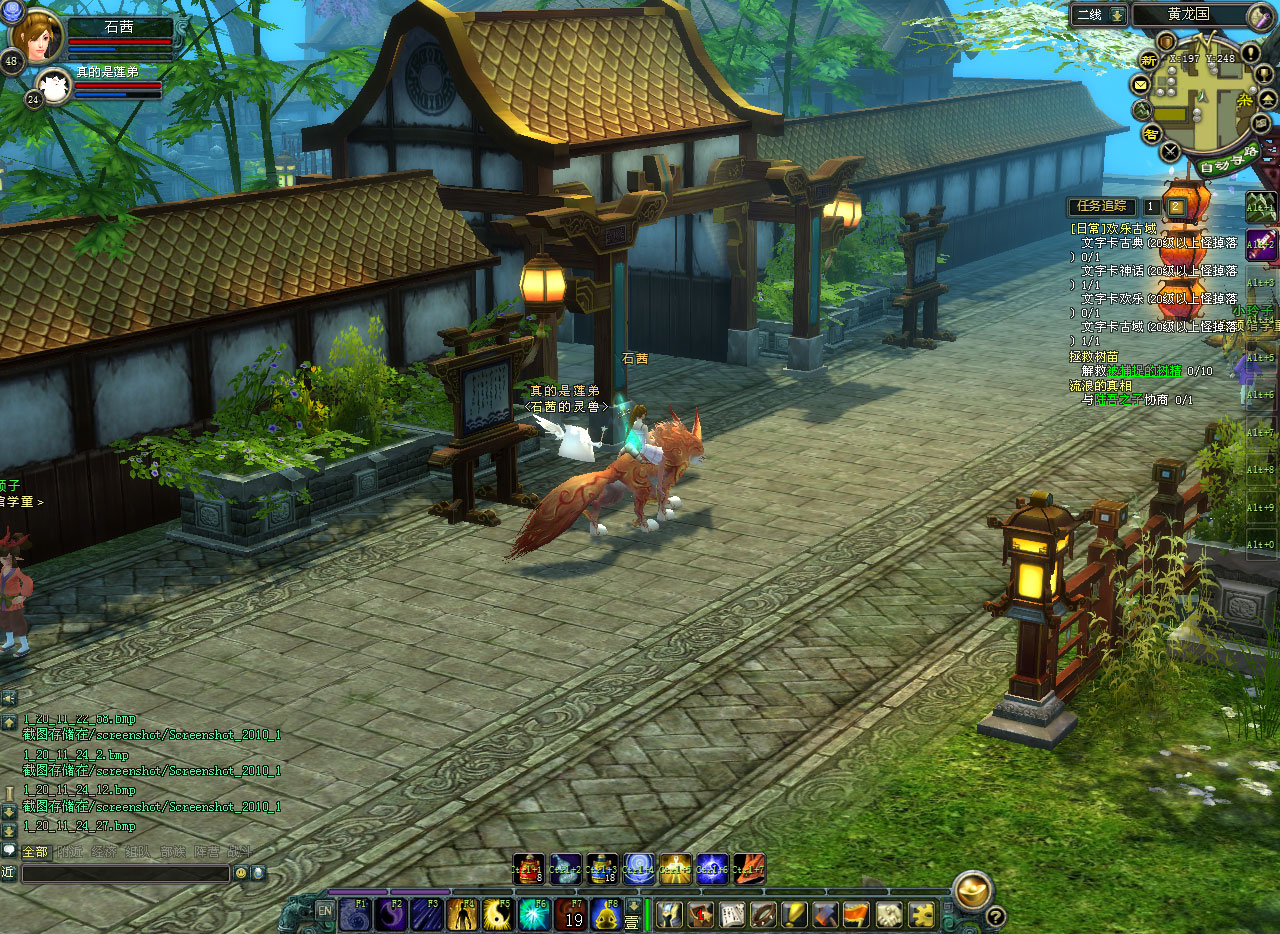This screenshot has width=1280, height=934.
Task: Open the mail envelope icon by the minimap
Action: [x=1141, y=83]
